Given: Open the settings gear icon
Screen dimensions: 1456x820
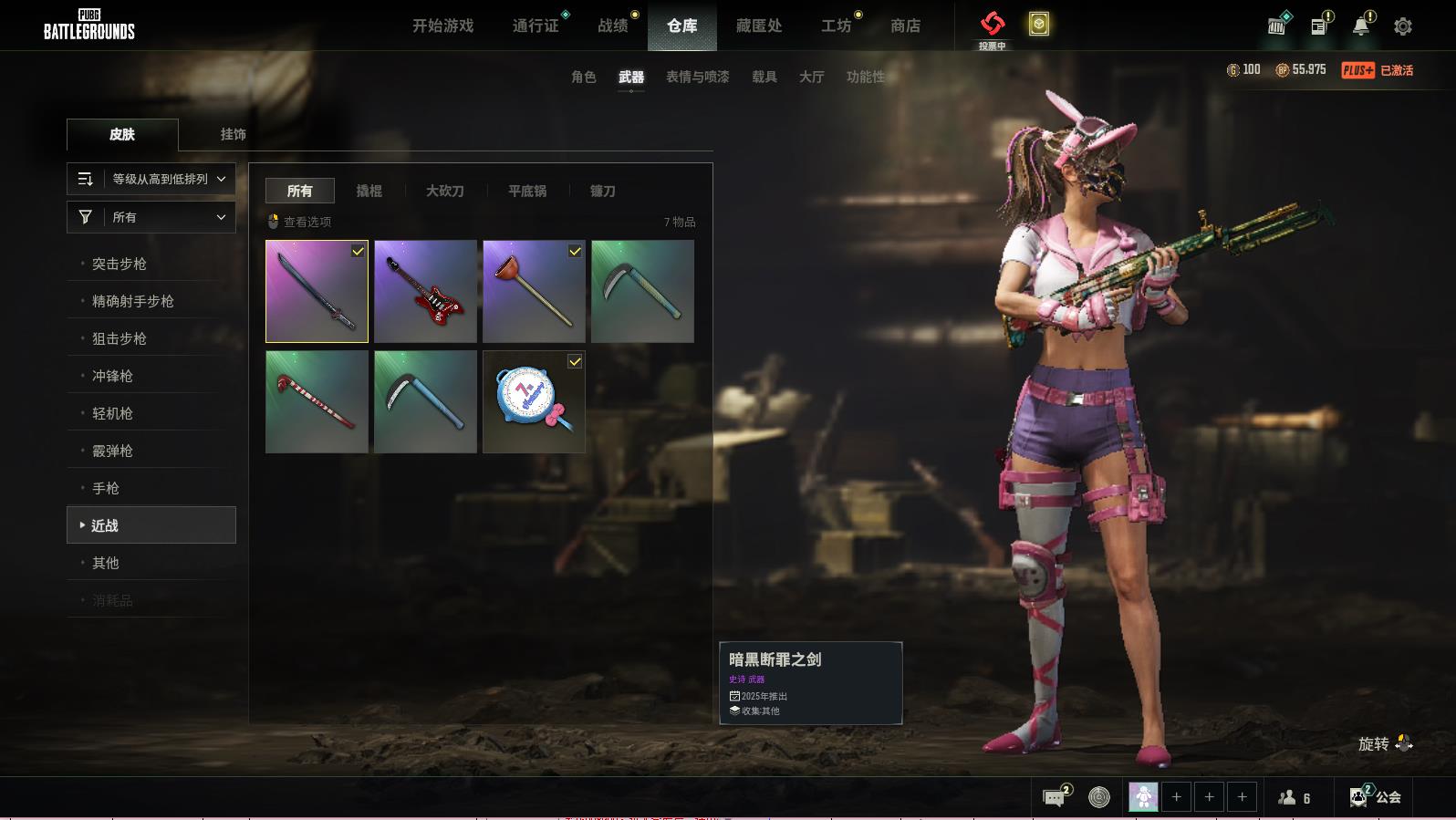Looking at the screenshot, I should point(1403,26).
